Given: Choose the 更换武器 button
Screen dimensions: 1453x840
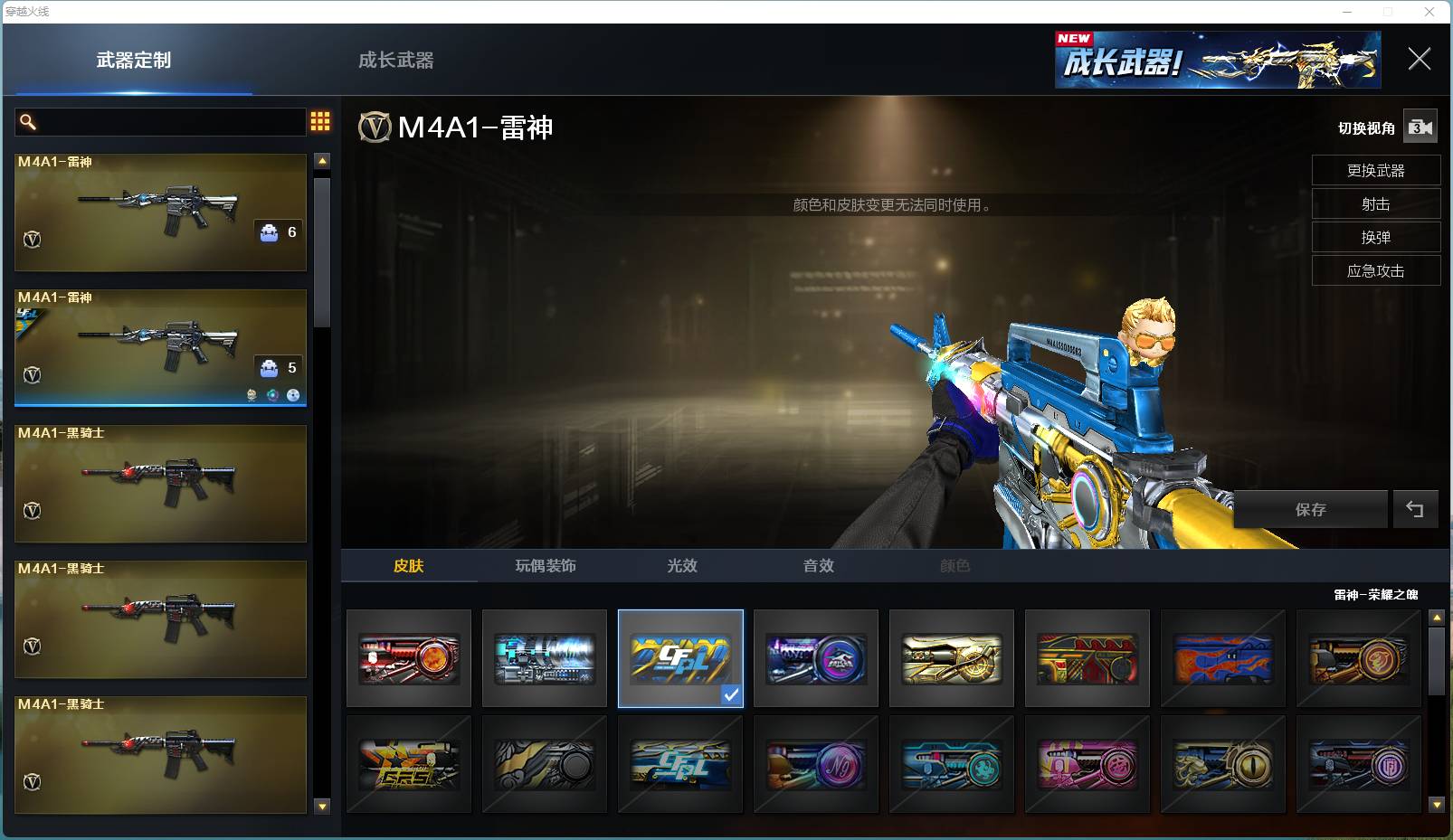Looking at the screenshot, I should coord(1375,171).
